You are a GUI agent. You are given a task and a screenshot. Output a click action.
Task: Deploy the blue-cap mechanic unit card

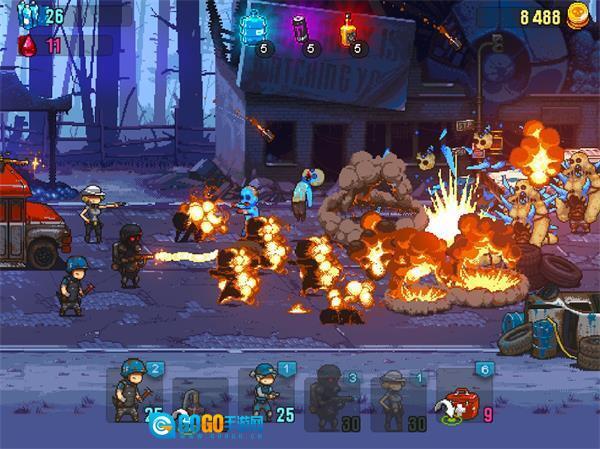[x=265, y=394]
